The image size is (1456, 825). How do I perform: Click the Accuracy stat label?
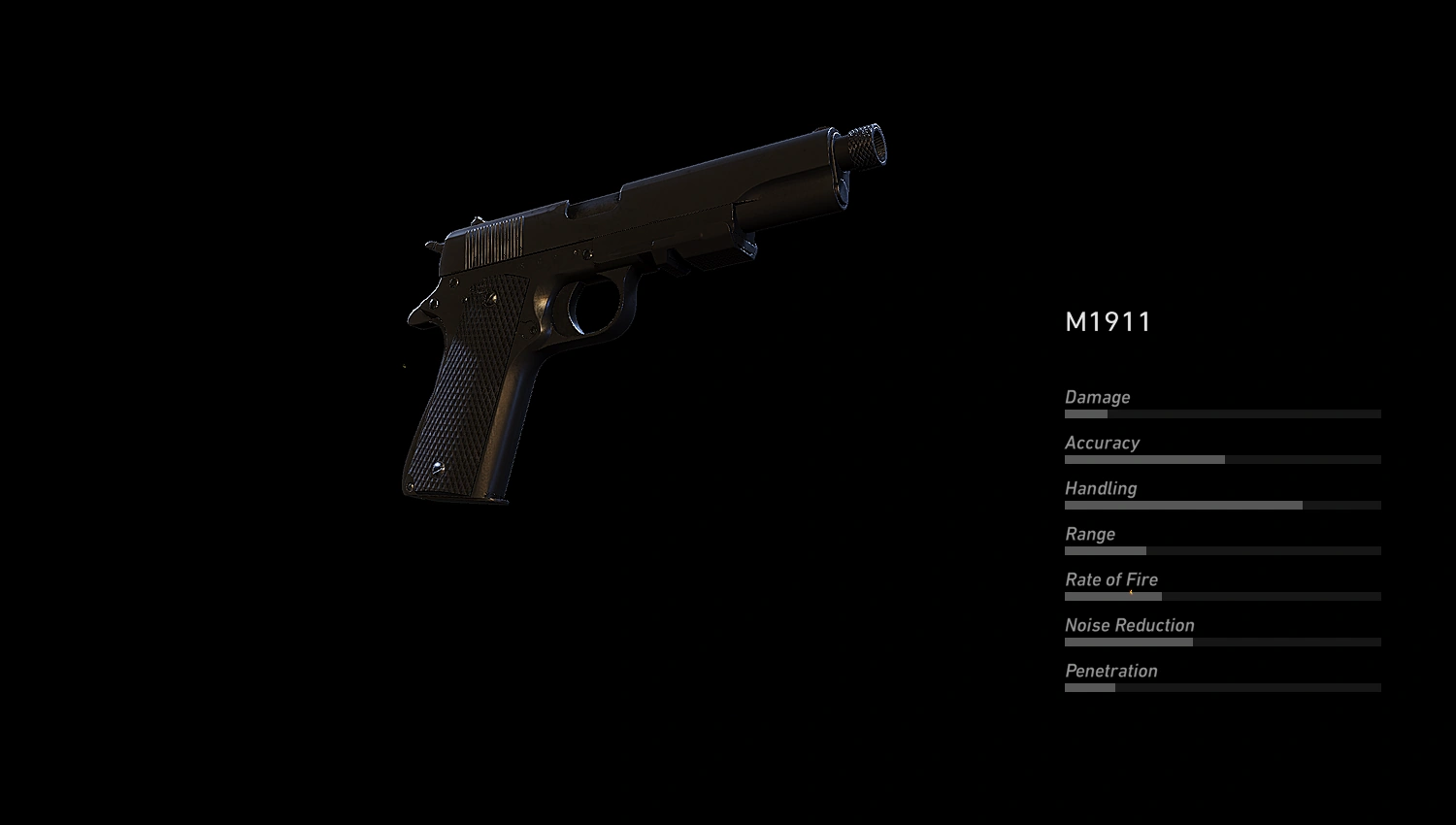tap(1103, 443)
